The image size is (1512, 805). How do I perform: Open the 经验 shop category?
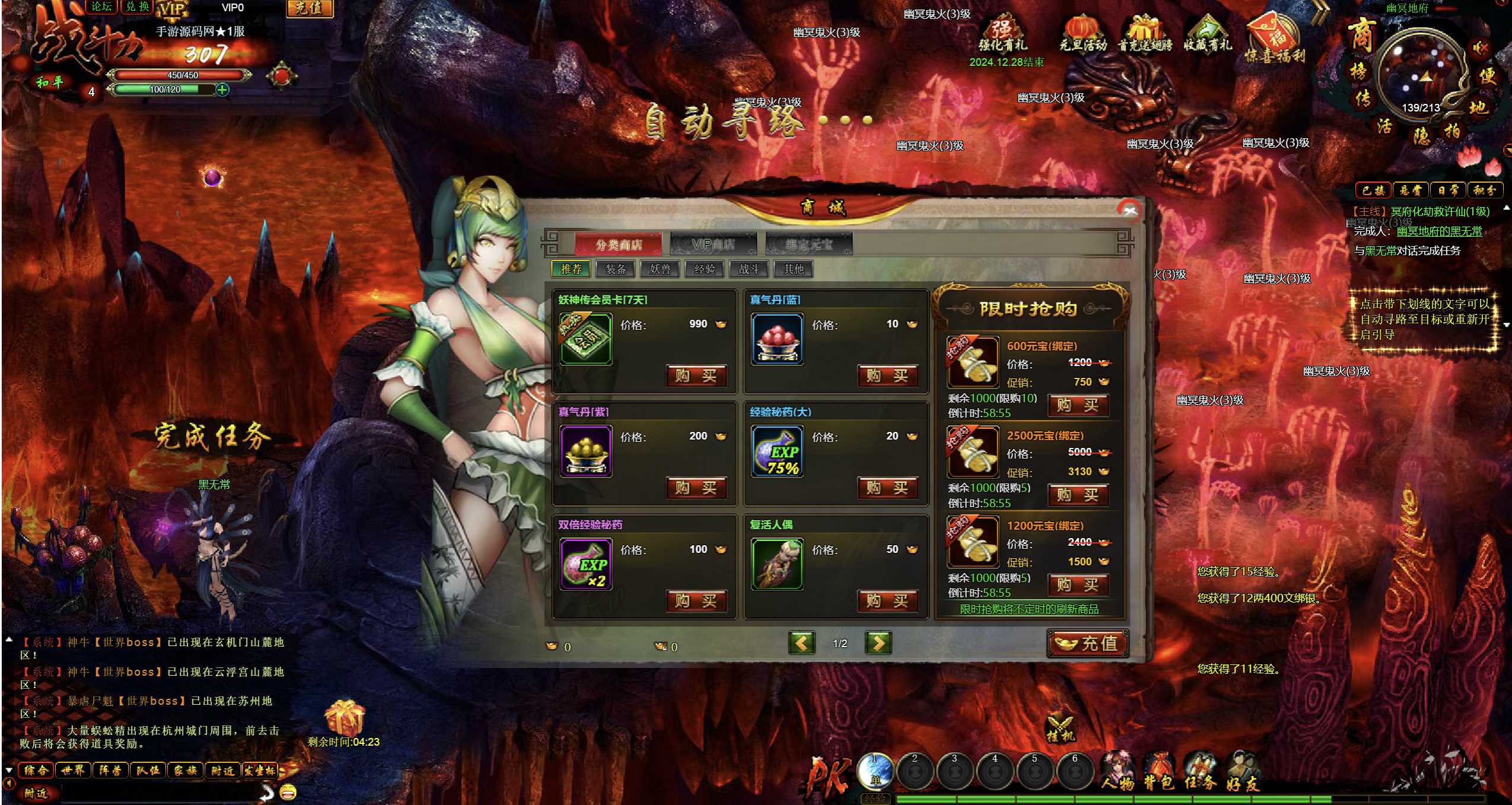(705, 269)
